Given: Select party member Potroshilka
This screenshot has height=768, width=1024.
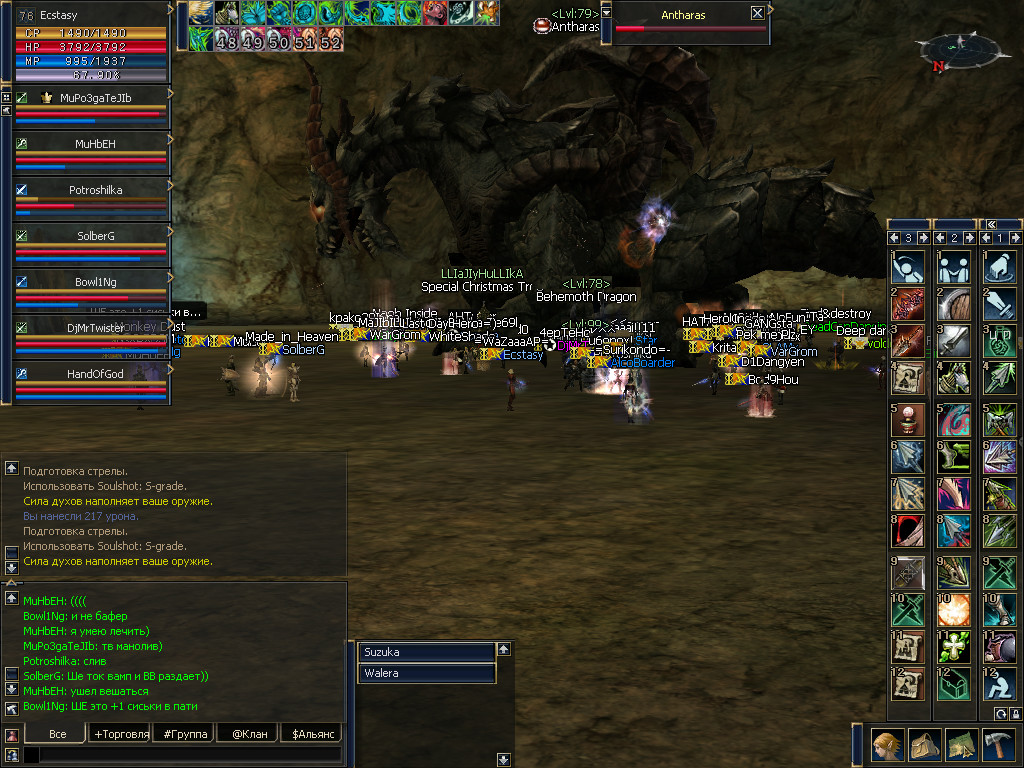Looking at the screenshot, I should coord(95,189).
